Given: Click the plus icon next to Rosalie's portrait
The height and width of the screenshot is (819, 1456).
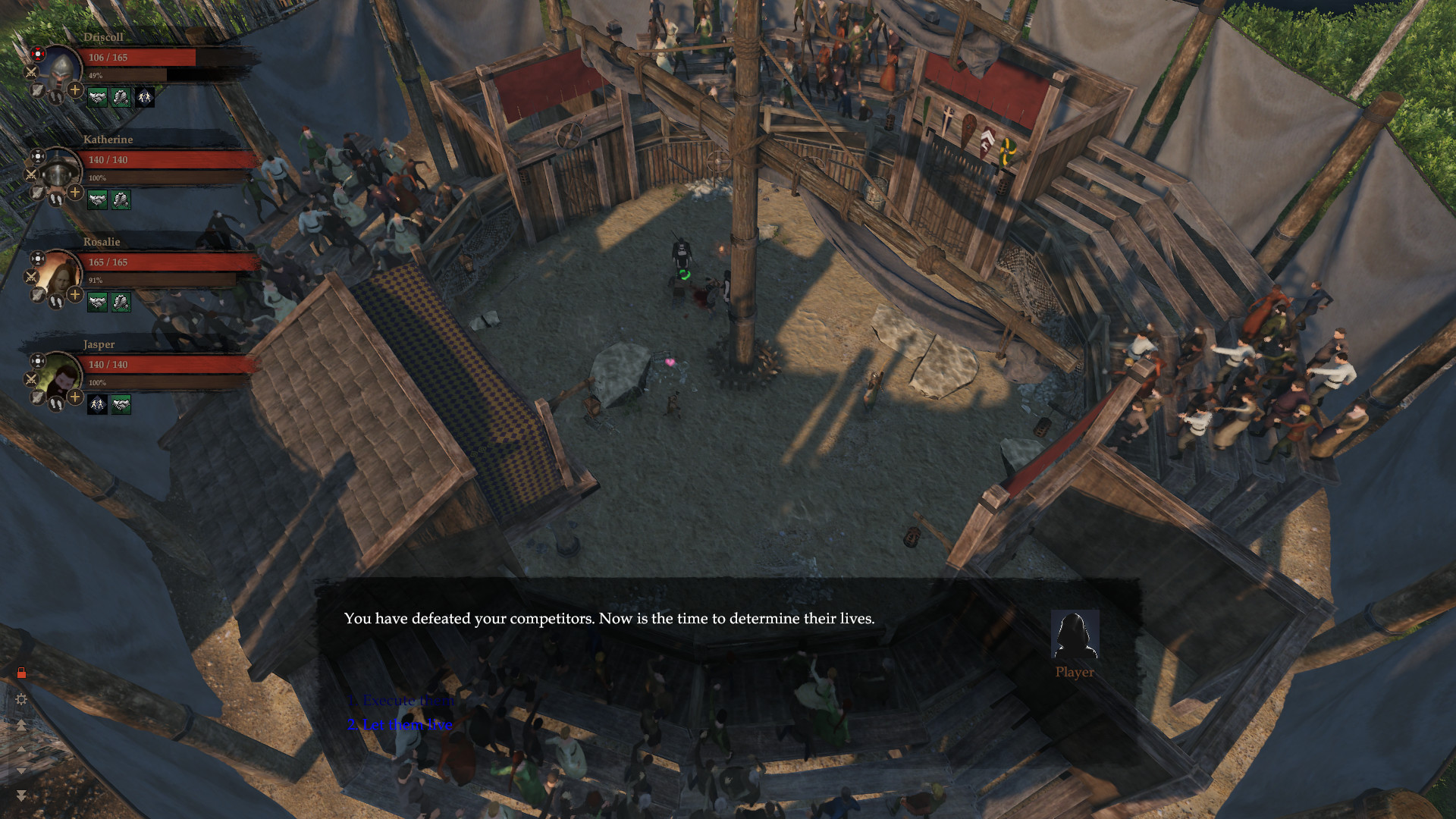Looking at the screenshot, I should click(74, 293).
